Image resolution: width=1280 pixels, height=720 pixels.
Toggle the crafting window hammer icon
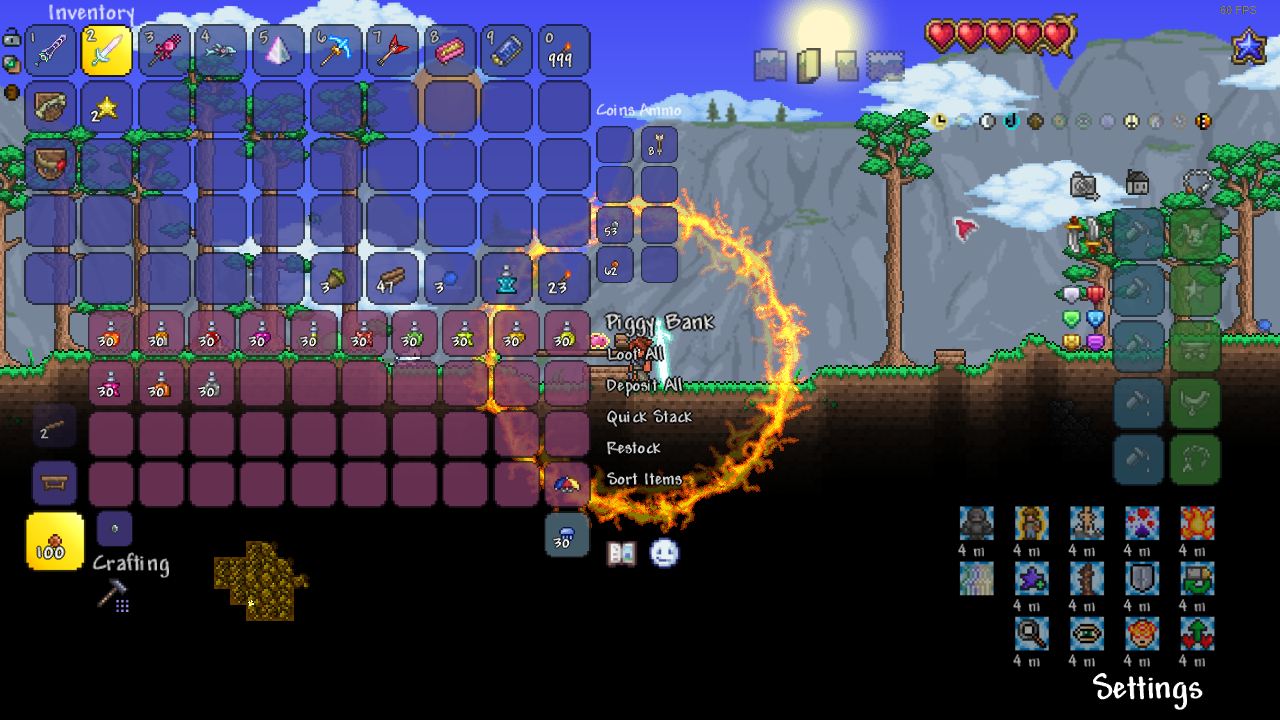[x=112, y=595]
